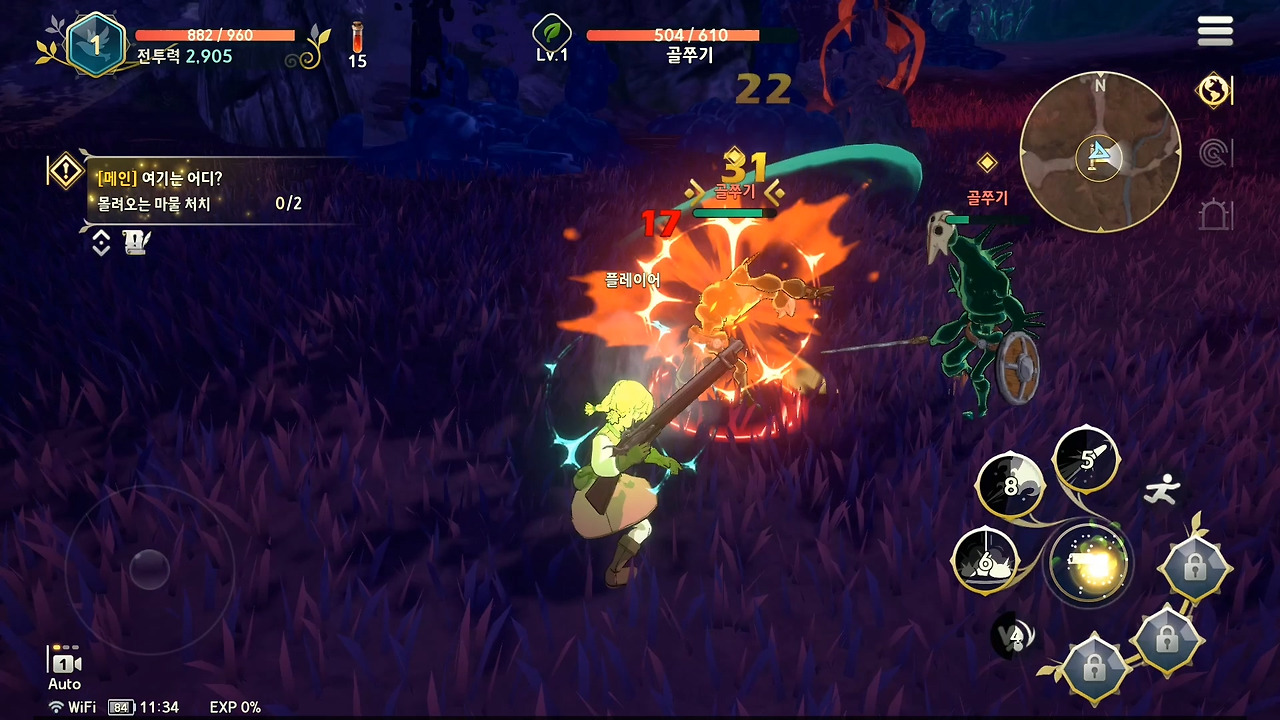Image resolution: width=1280 pixels, height=720 pixels.
Task: Activate the bullet shot skill on cooldown 5
Action: click(x=1087, y=460)
